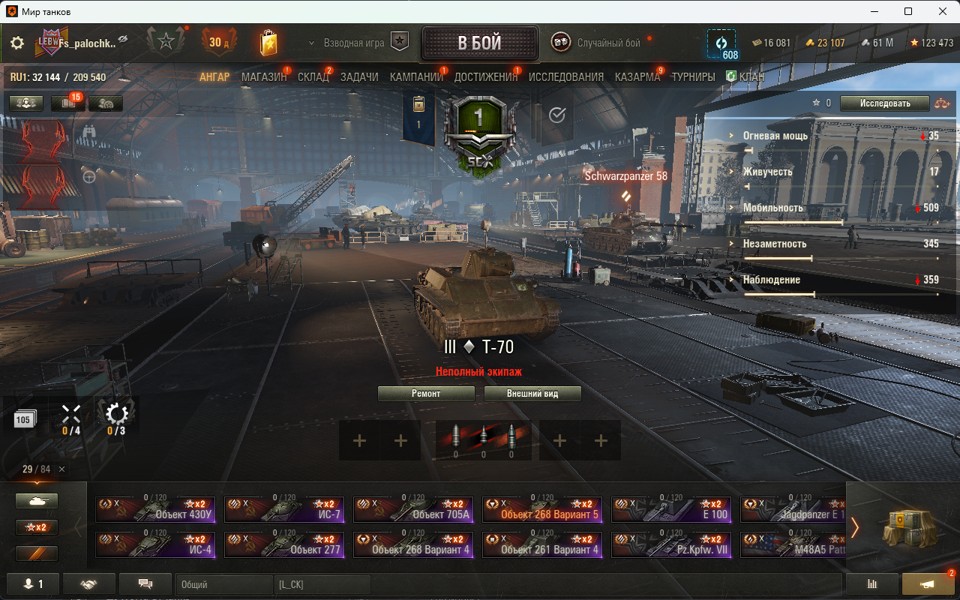The width and height of the screenshot is (960, 600).
Task: Open the СКЛАД tab
Action: tap(313, 77)
